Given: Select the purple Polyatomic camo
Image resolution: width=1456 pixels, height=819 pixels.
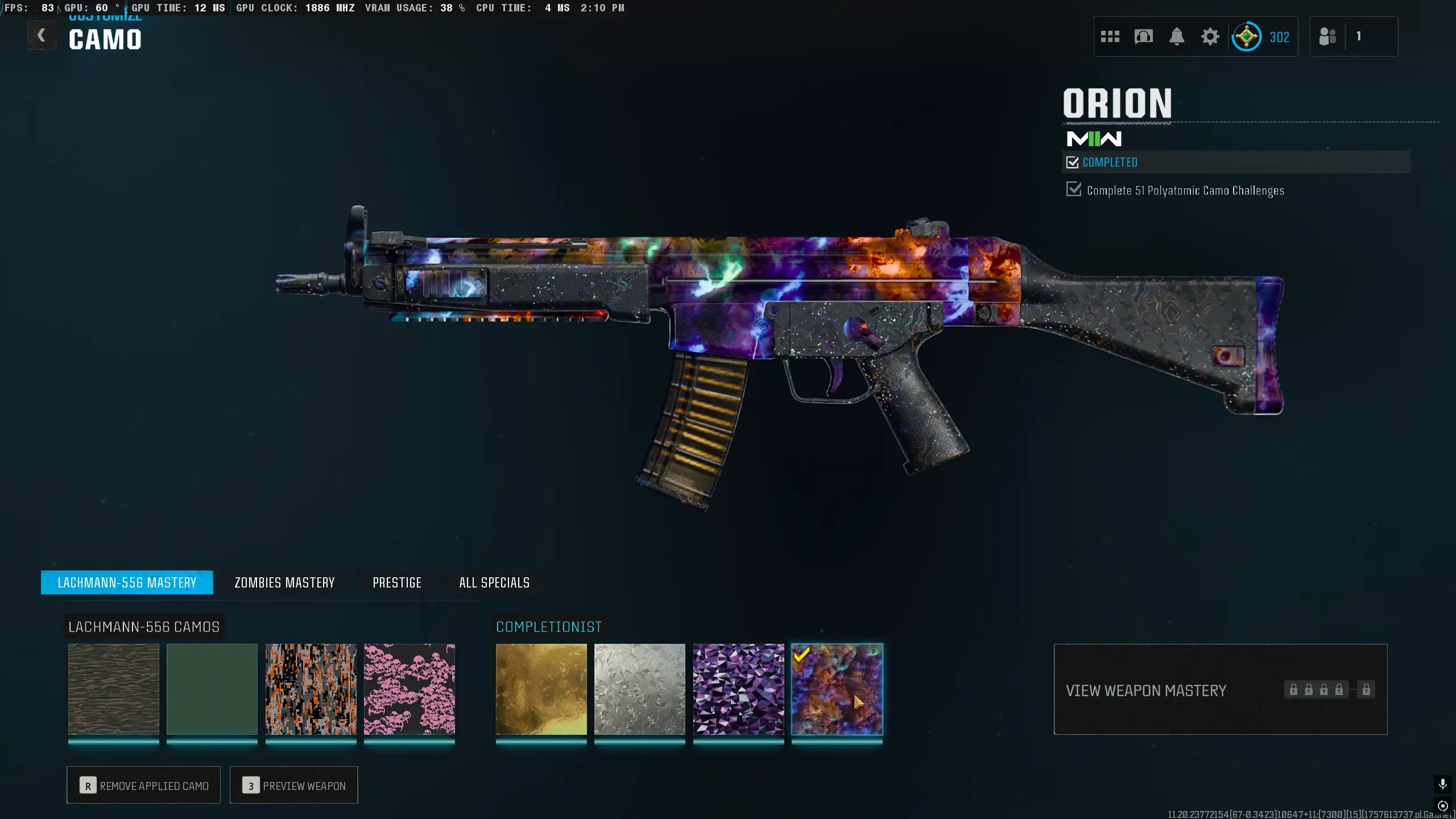Looking at the screenshot, I should 738,689.
